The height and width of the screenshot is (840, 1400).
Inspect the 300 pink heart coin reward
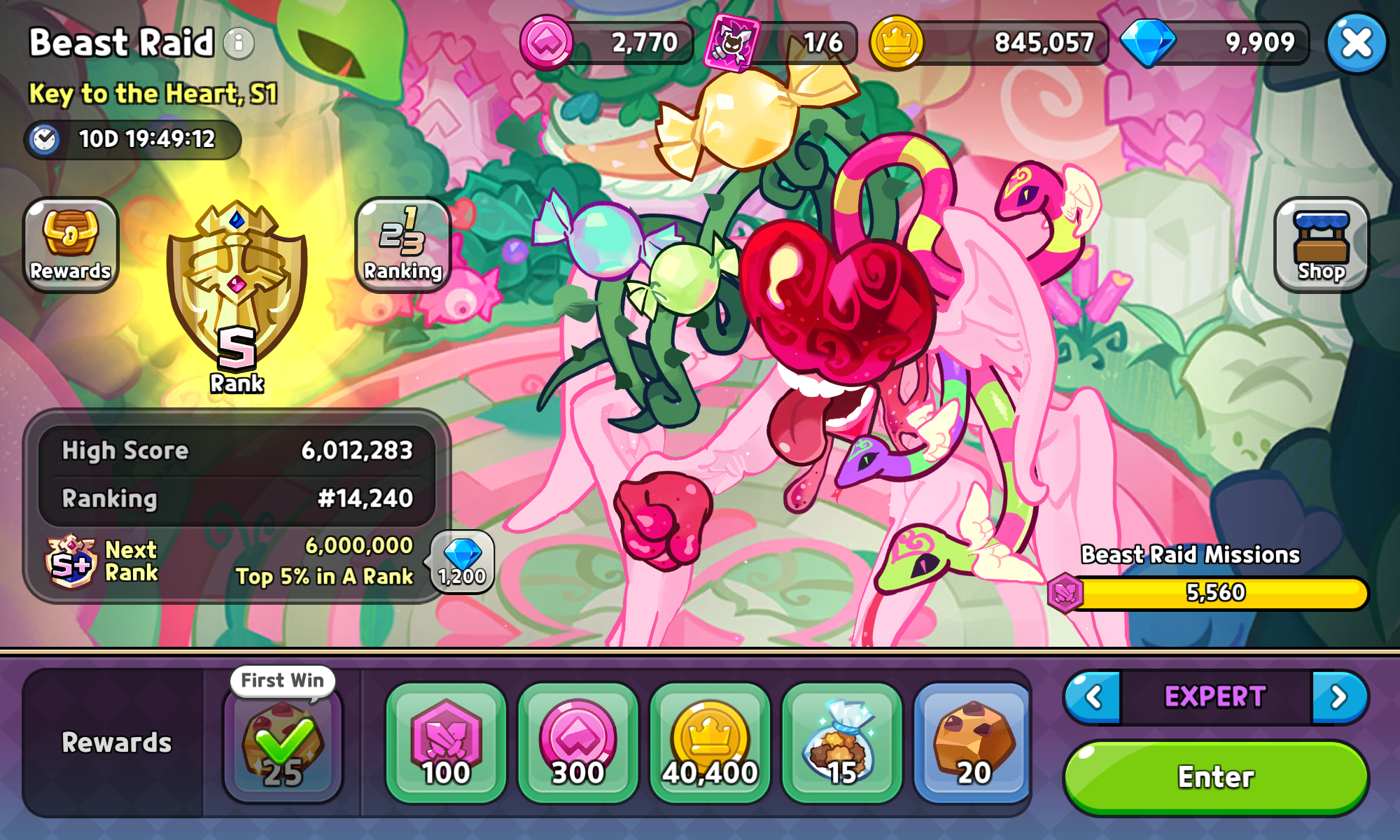[577, 743]
